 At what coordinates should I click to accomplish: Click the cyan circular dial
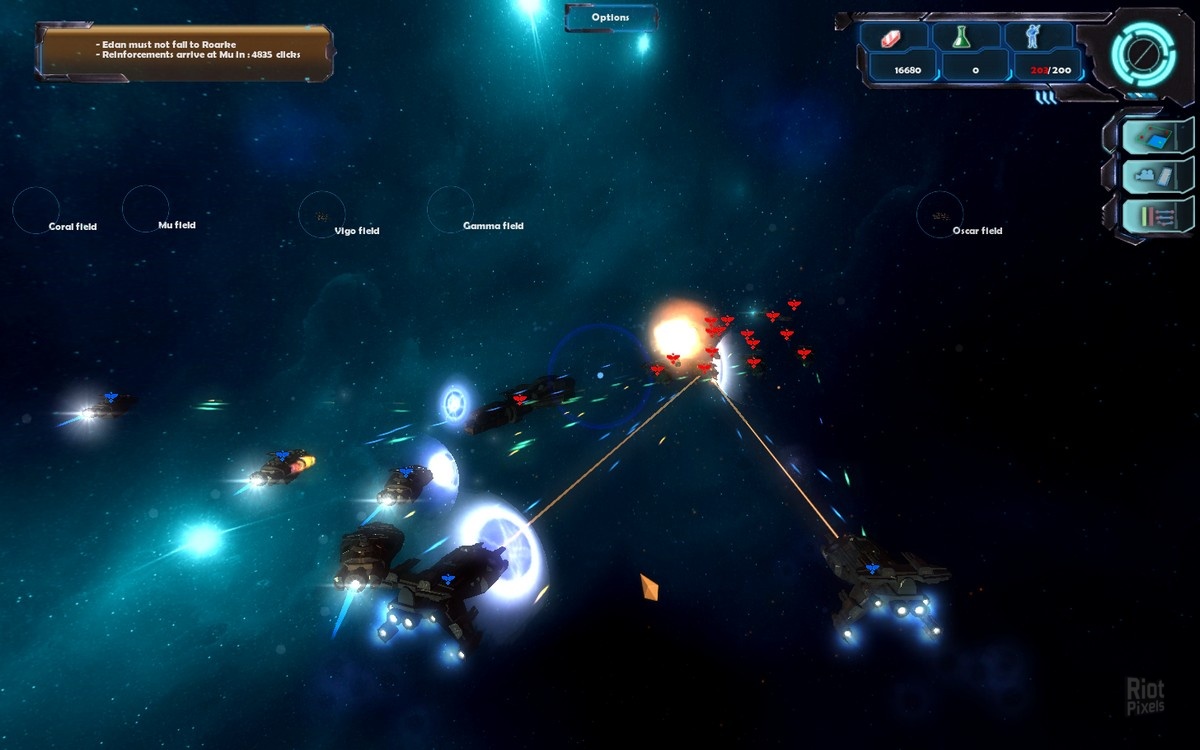(1141, 50)
